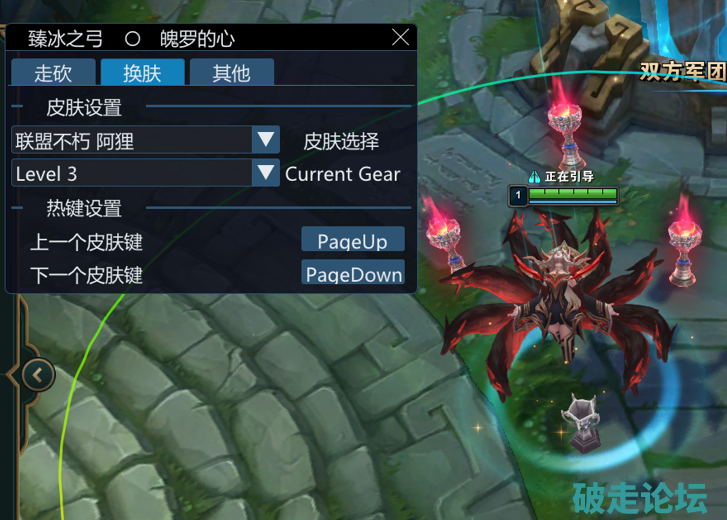Open the 其他 tab
This screenshot has height=520, width=727.
[x=231, y=73]
